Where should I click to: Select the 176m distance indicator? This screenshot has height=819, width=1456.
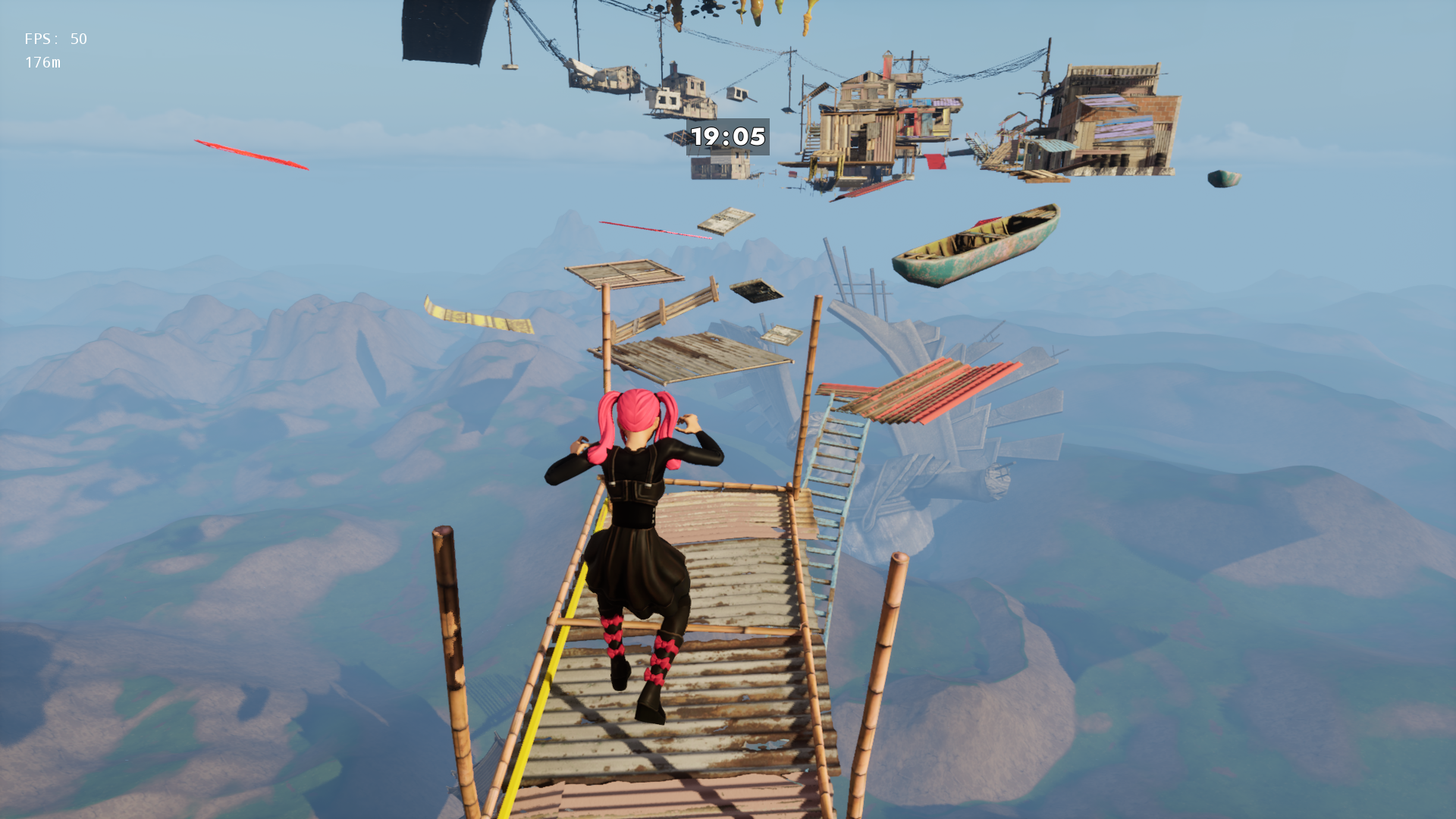pyautogui.click(x=42, y=63)
